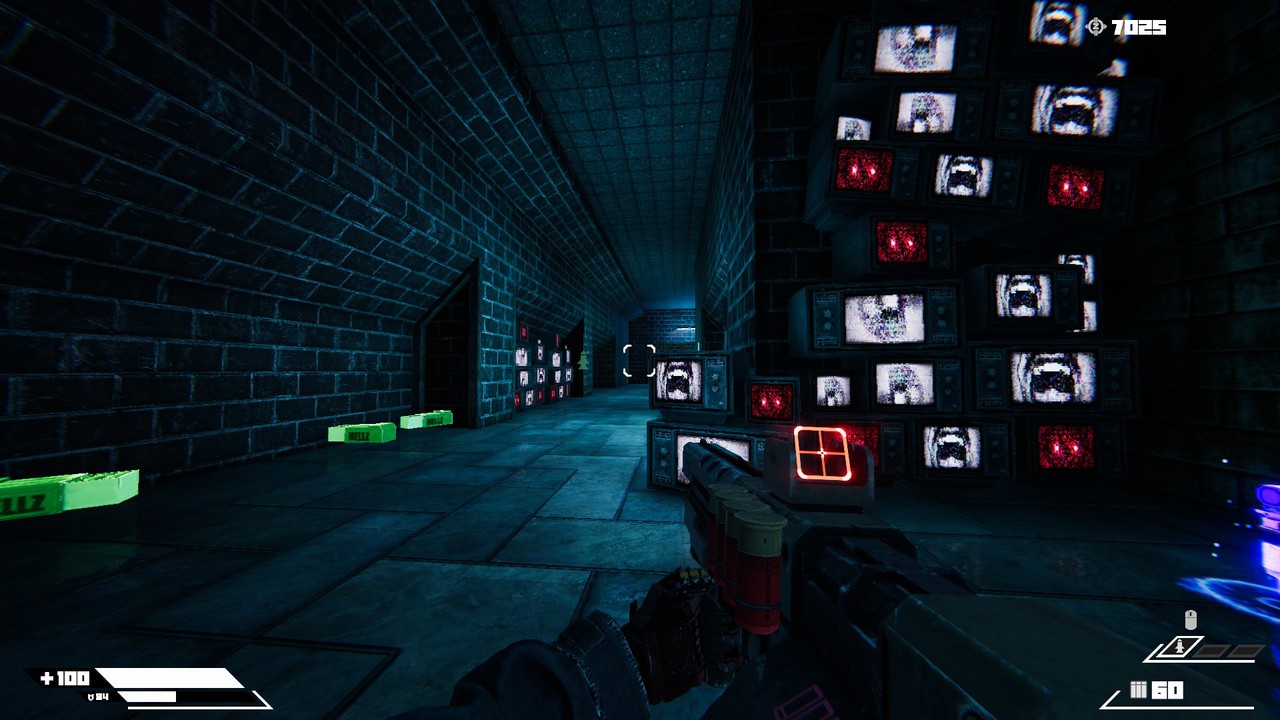Image resolution: width=1280 pixels, height=720 pixels.
Task: Click the Z currency coin icon
Action: (x=1095, y=28)
